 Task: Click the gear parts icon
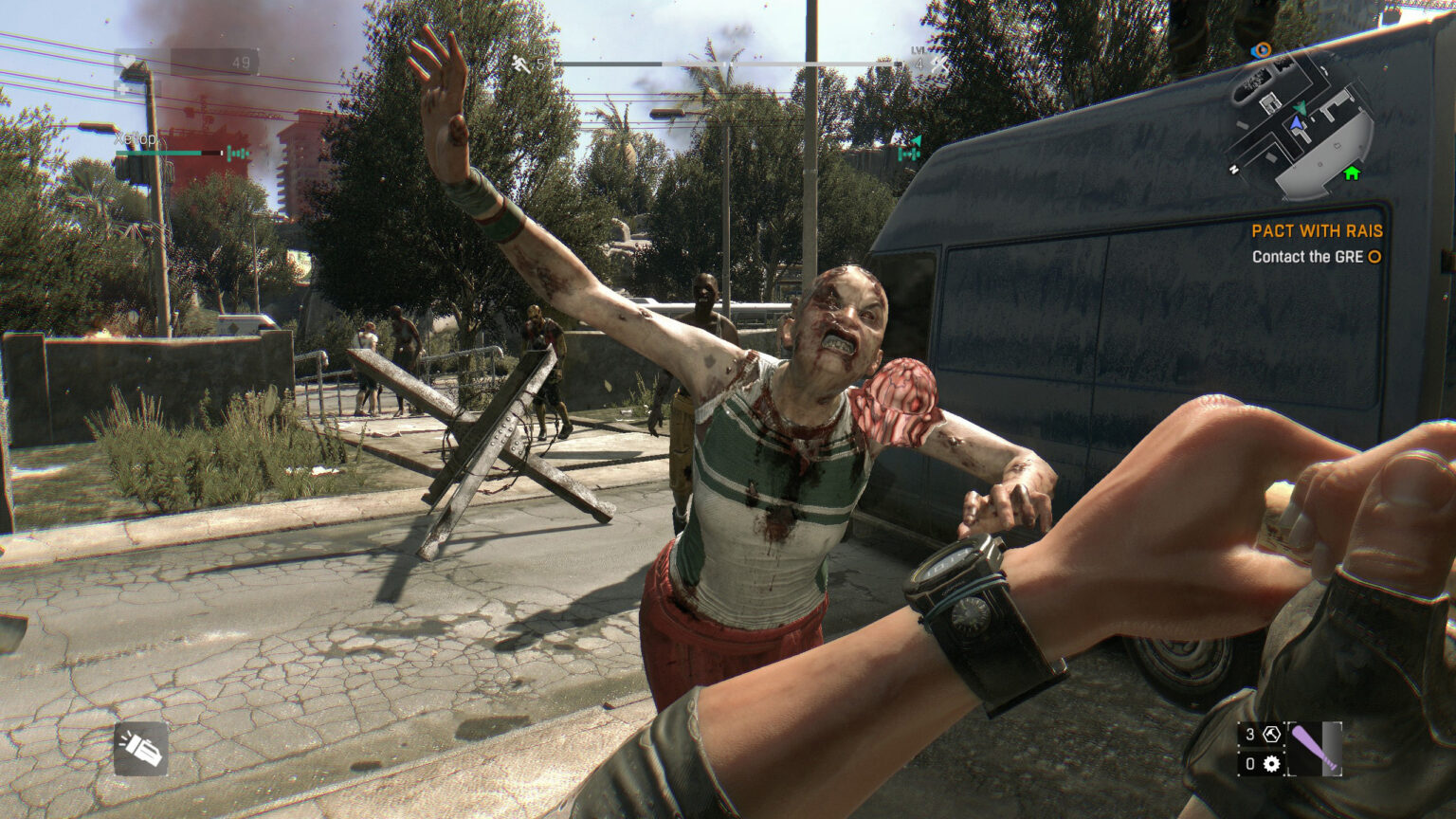click(x=1271, y=763)
